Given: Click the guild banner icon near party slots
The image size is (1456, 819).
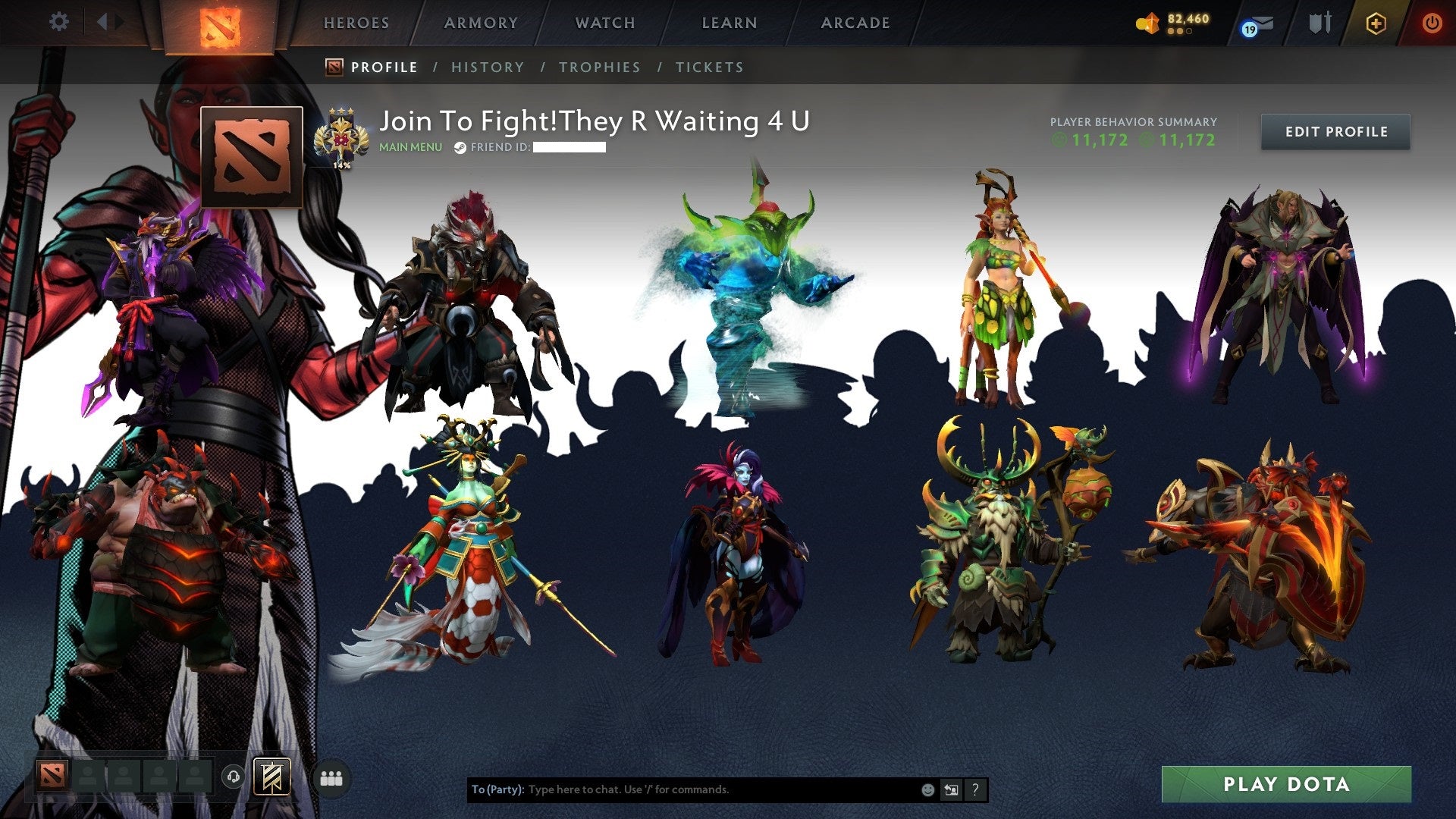Looking at the screenshot, I should [x=271, y=778].
